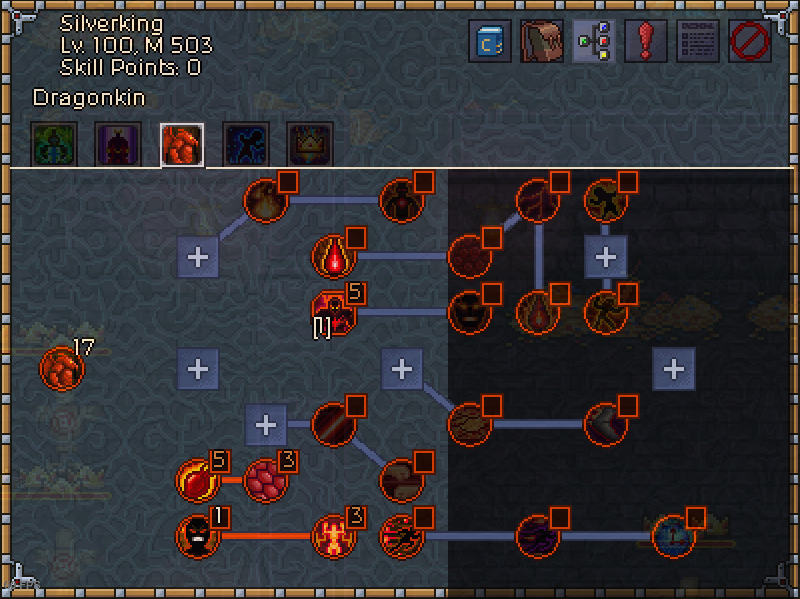Switch to the green beetle skill tab
Image resolution: width=800 pixels, height=599 pixels.
54,145
